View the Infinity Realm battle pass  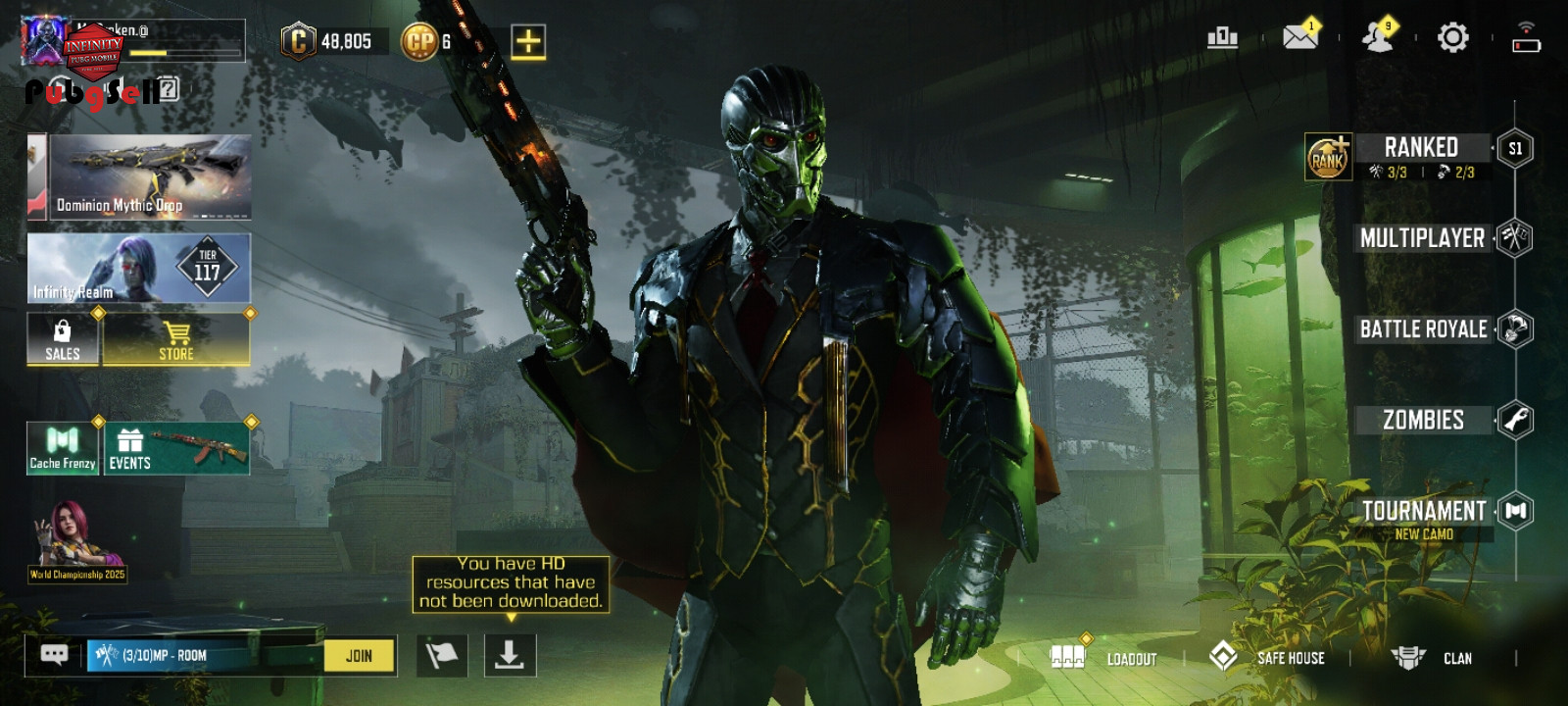coord(138,268)
